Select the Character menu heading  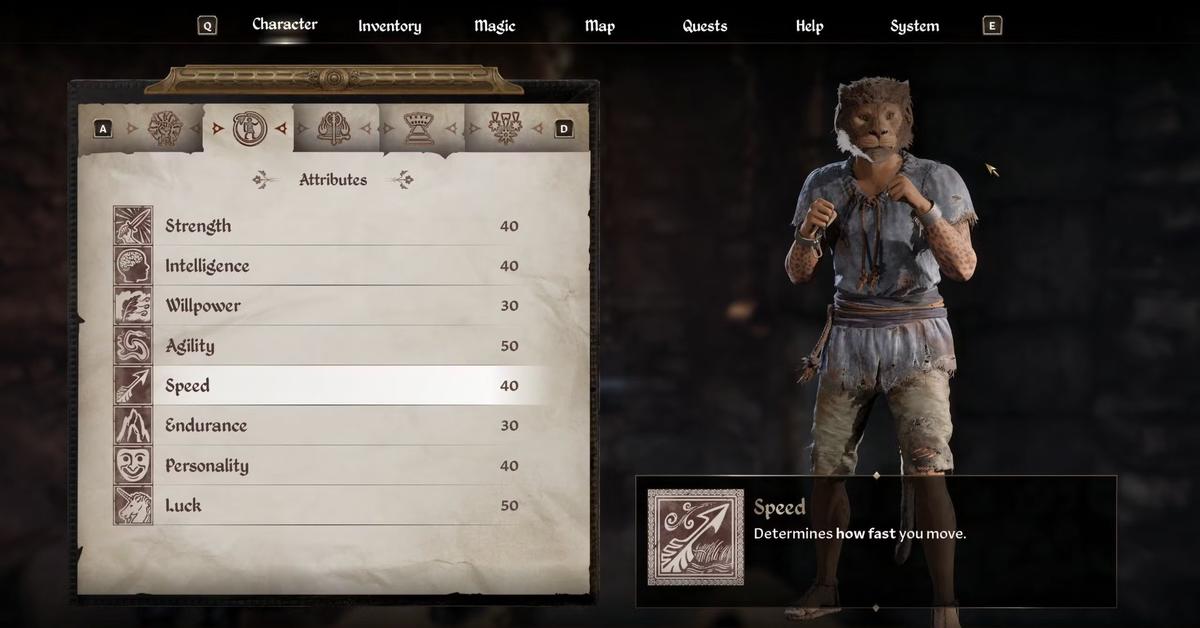coord(285,25)
